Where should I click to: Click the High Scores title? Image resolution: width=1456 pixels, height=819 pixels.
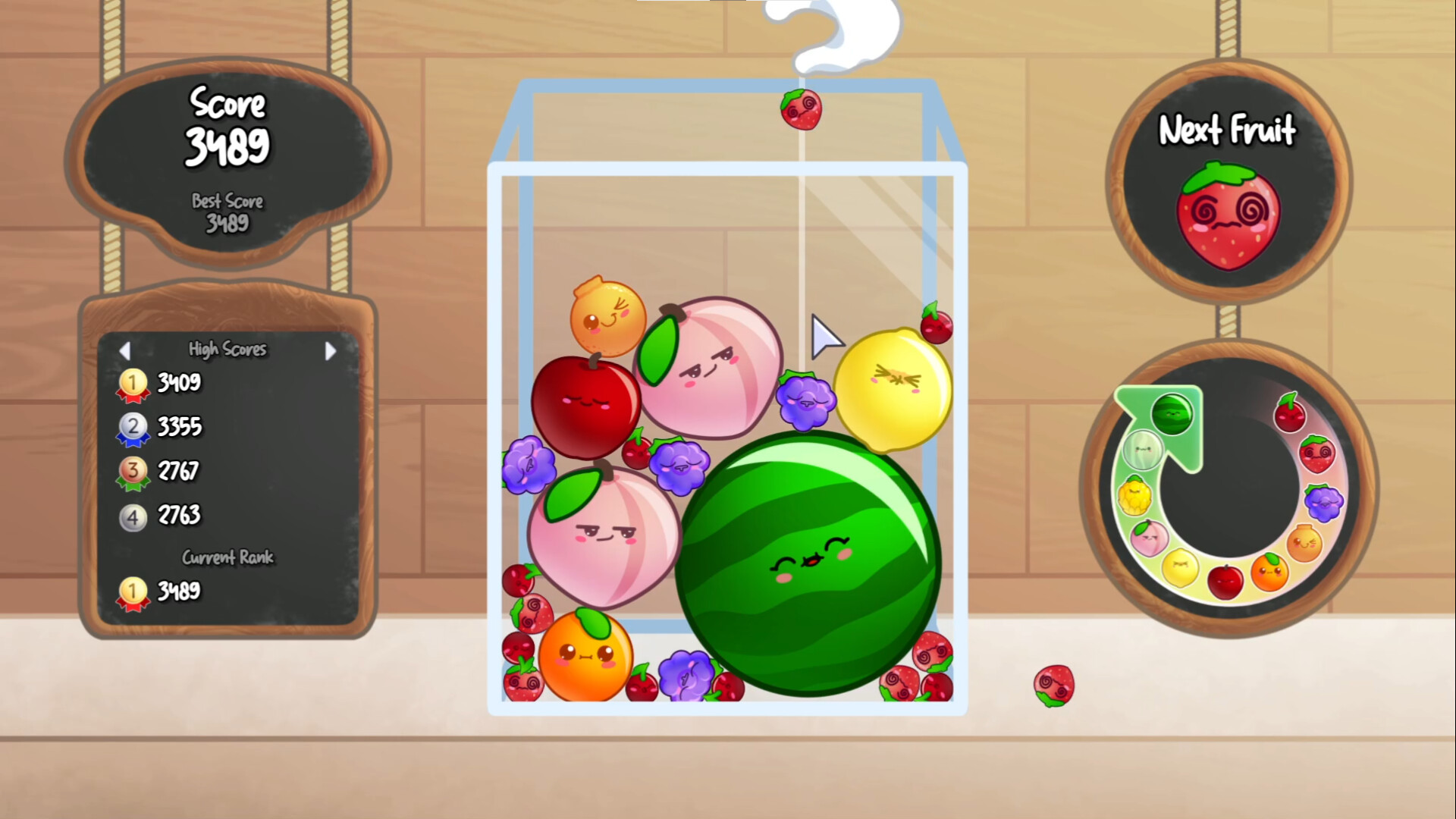click(227, 350)
